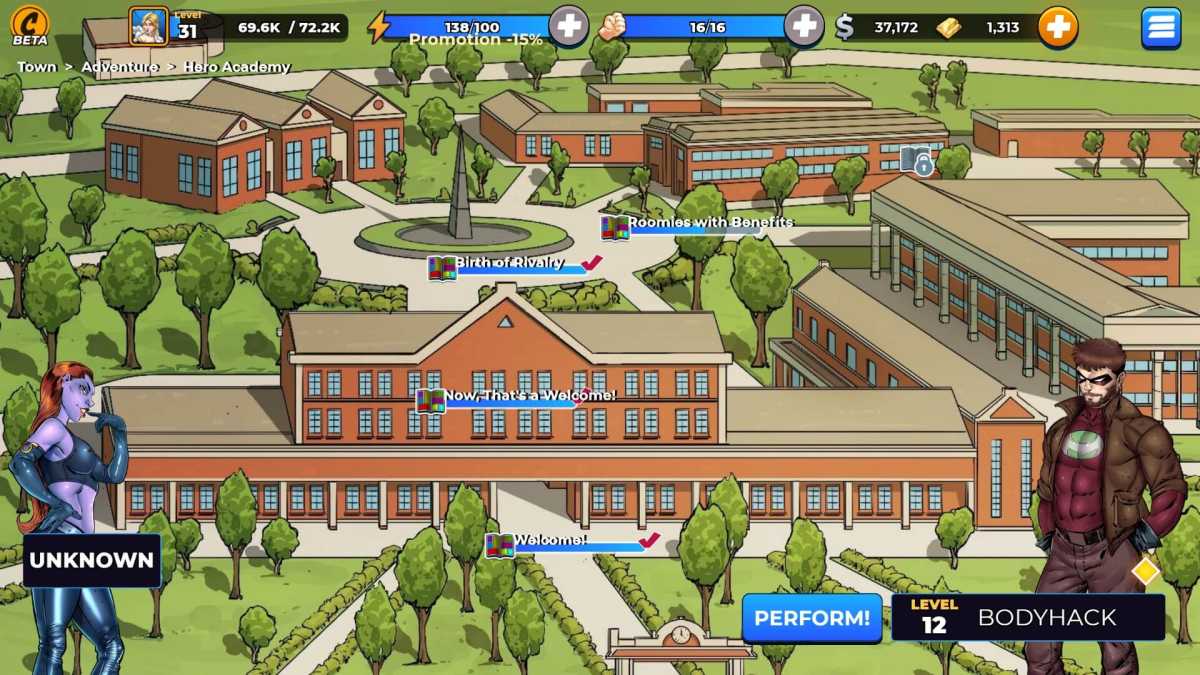Screen dimensions: 1200x675
Task: Navigate to Adventure in breadcrumb
Action: (x=120, y=67)
